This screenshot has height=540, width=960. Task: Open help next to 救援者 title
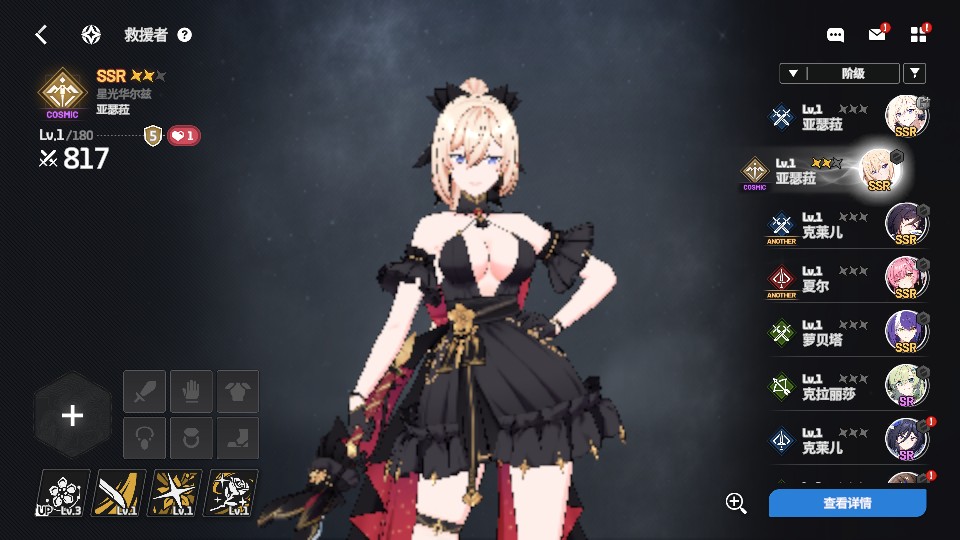pyautogui.click(x=185, y=35)
